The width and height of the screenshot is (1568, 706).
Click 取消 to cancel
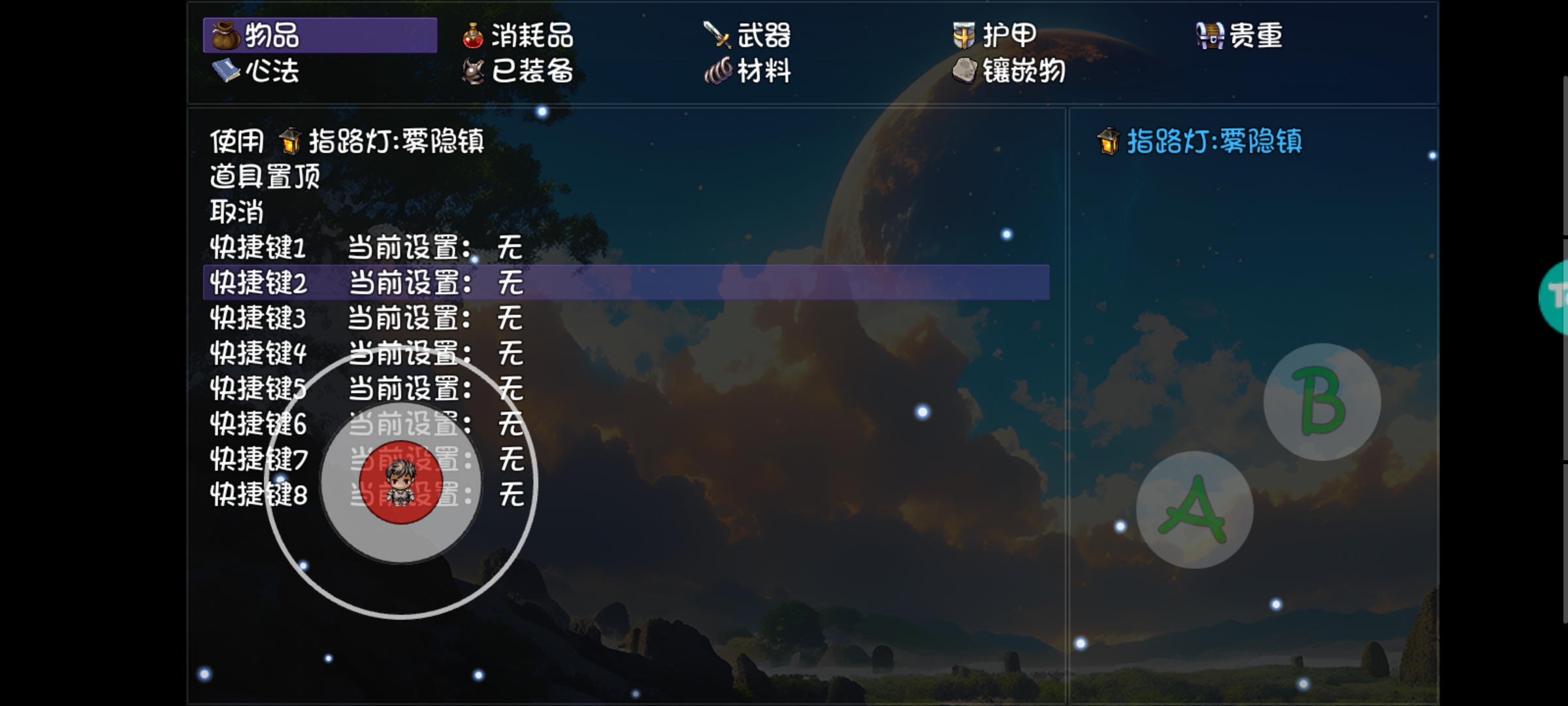coord(237,212)
